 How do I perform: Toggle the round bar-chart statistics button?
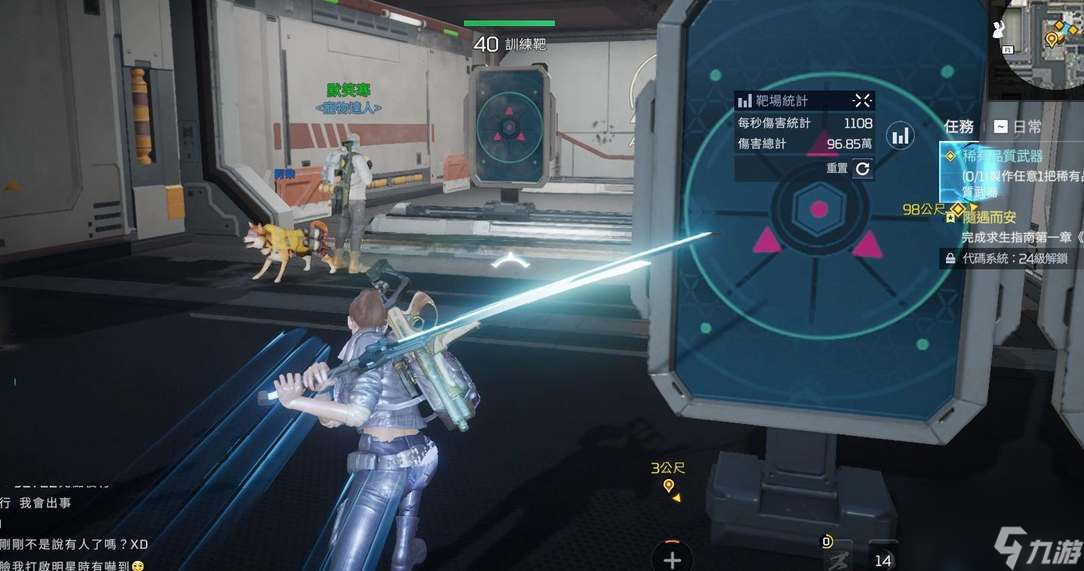click(x=901, y=135)
